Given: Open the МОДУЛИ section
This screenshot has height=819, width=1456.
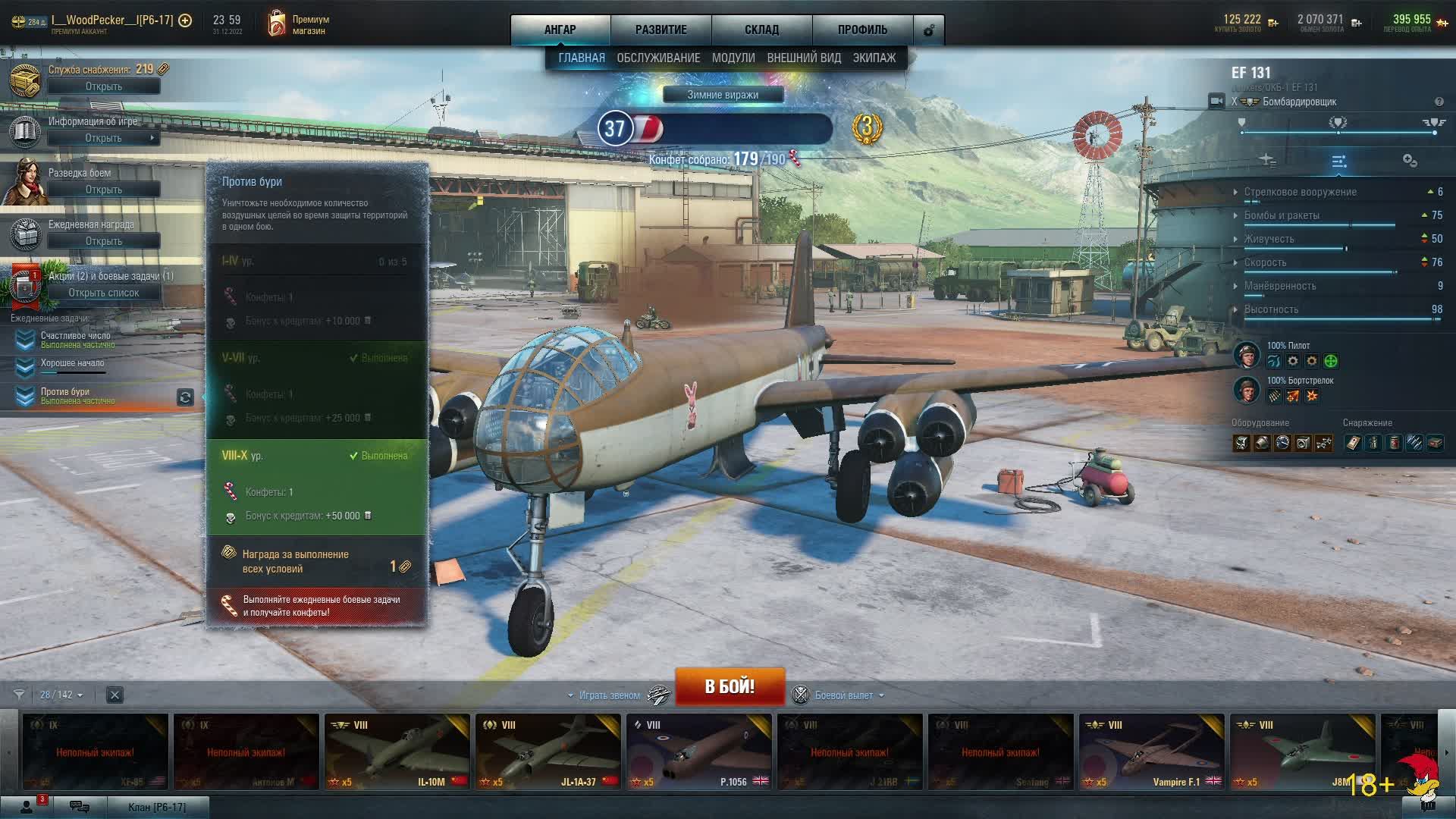Looking at the screenshot, I should [x=733, y=58].
